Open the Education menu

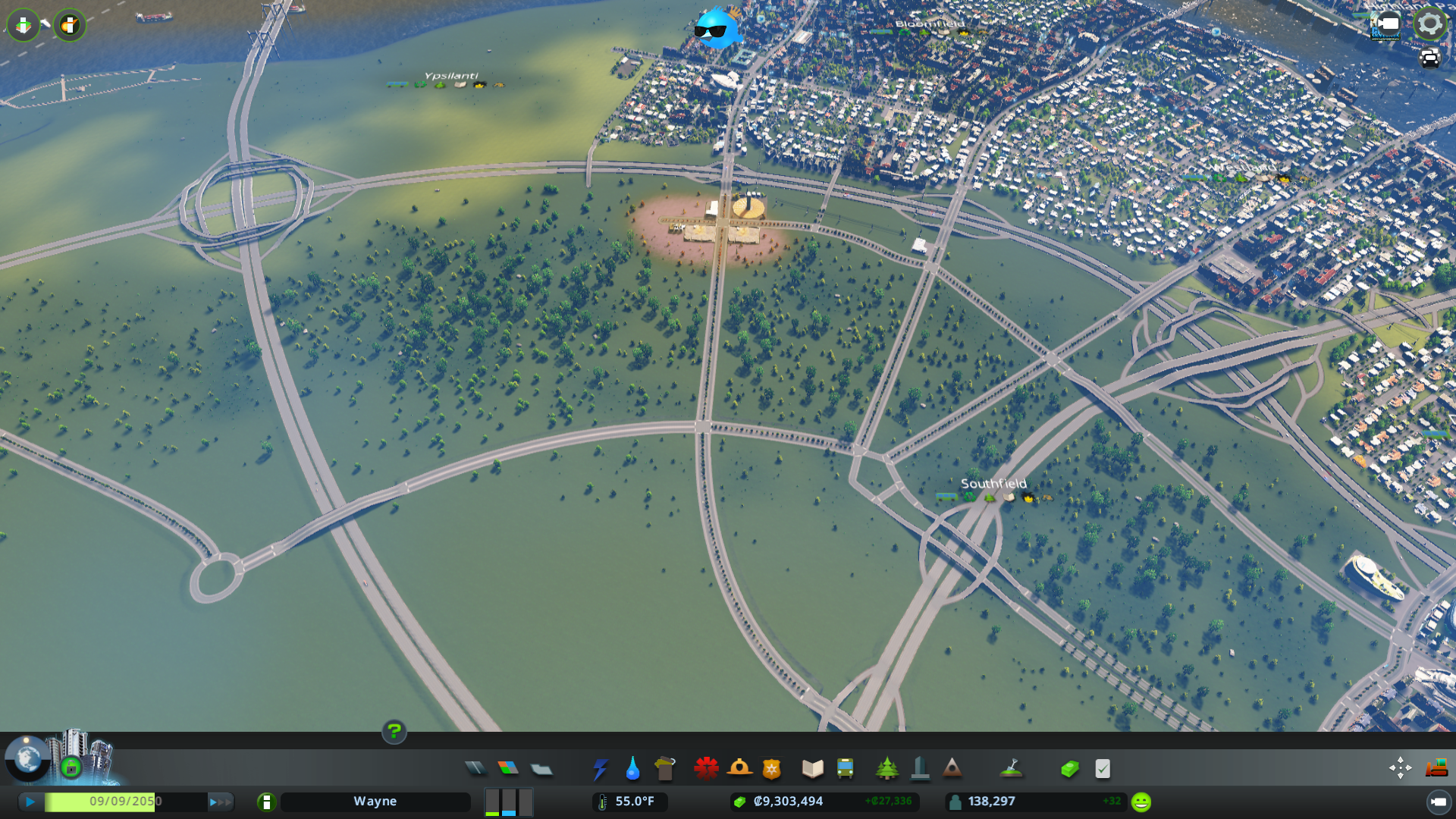click(x=811, y=768)
